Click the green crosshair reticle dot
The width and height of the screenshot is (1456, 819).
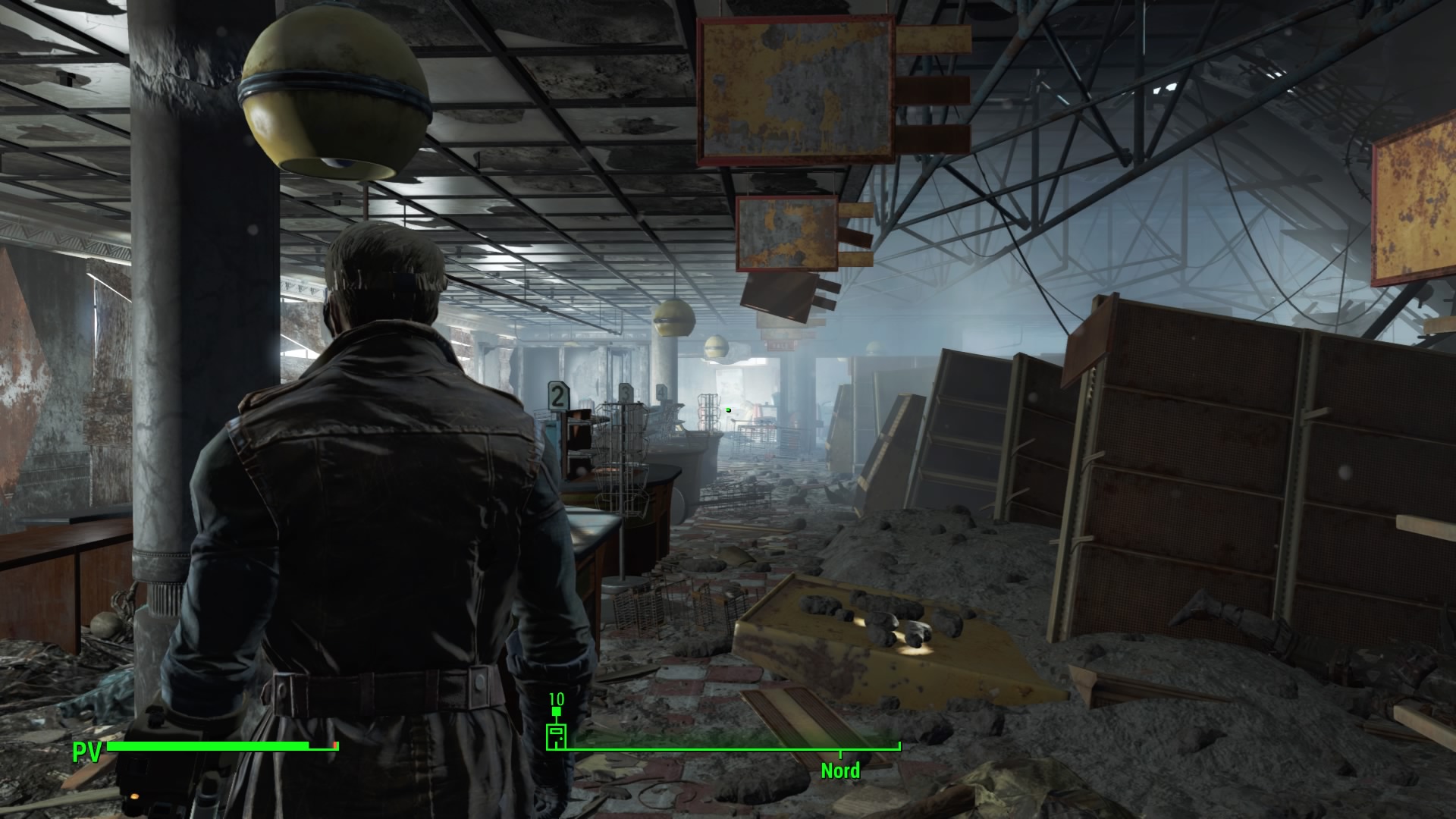pyautogui.click(x=727, y=409)
